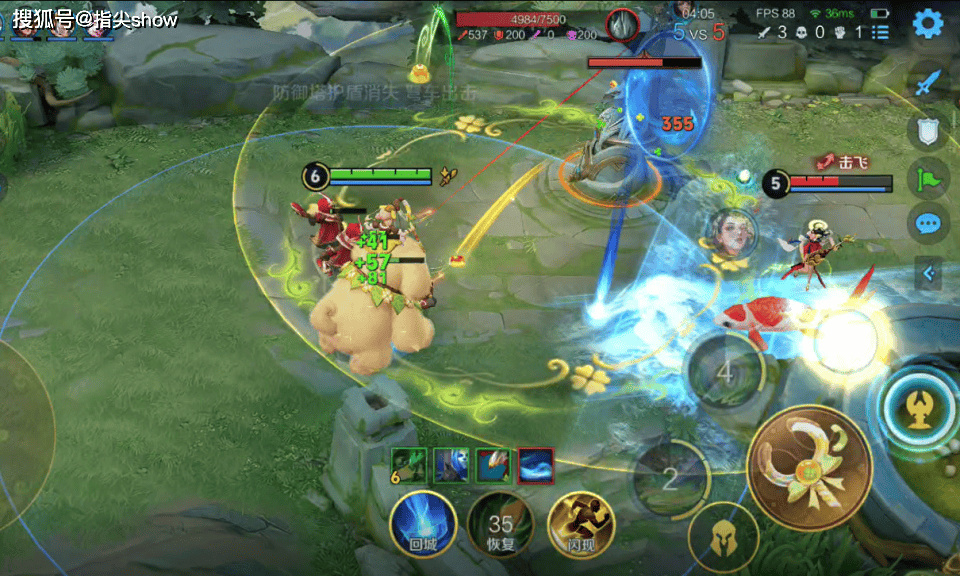Viewport: 960px width, 576px height.
Task: Select the red-bordered blue wave item slot
Action: (x=536, y=465)
